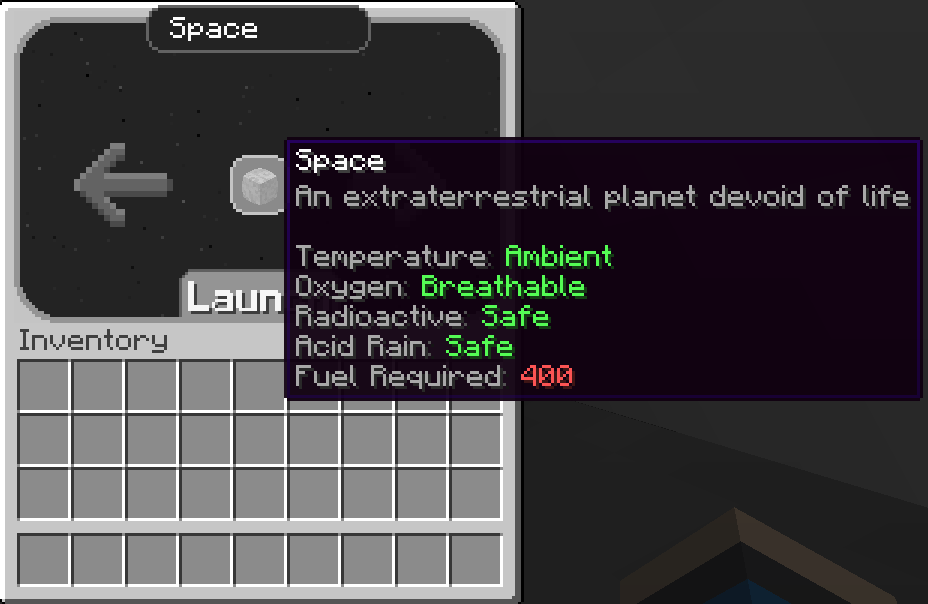
Task: Select the Space planet icon
Action: pyautogui.click(x=258, y=184)
